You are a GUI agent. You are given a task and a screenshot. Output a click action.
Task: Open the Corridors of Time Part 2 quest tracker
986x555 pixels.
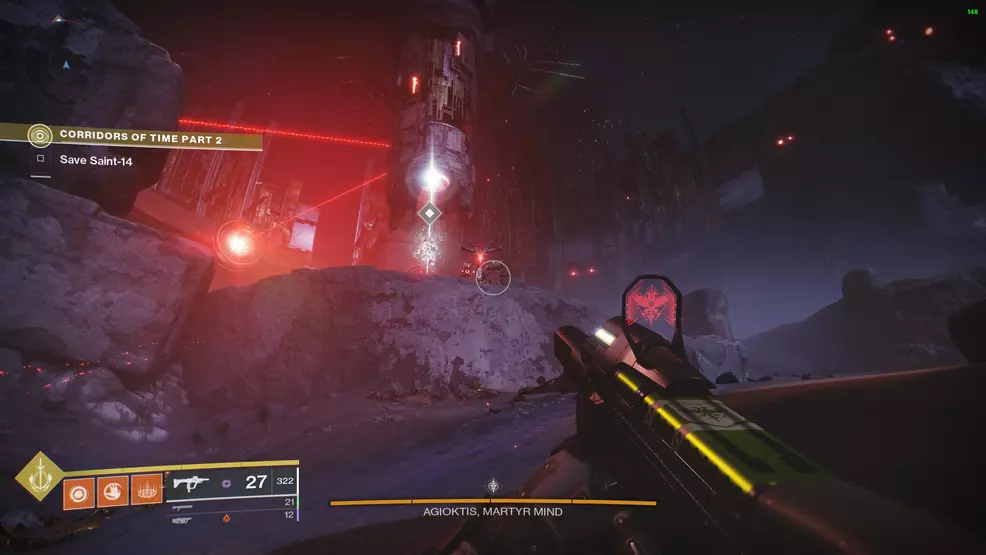coord(140,136)
